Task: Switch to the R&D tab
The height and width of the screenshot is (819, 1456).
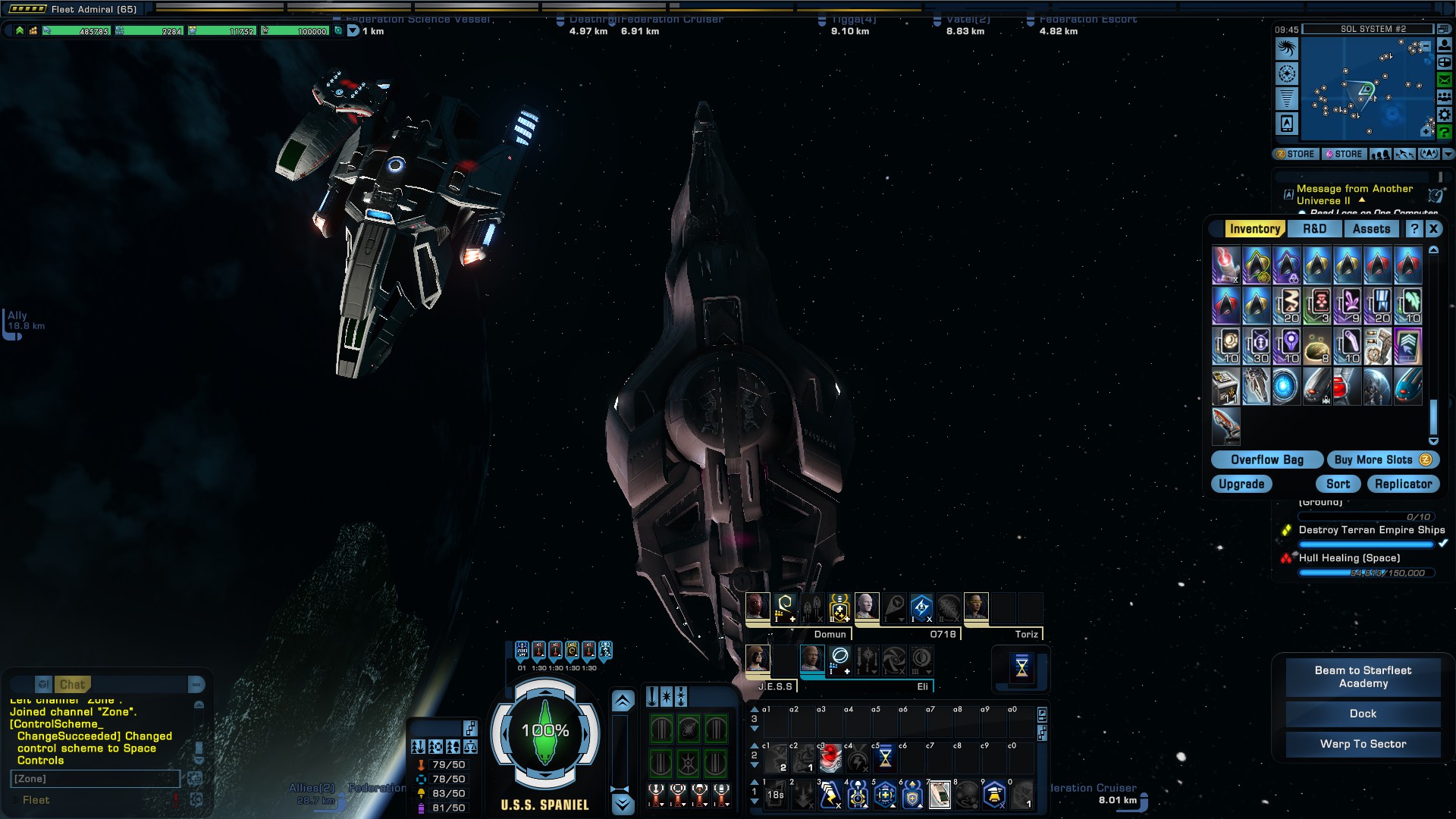Action: [1314, 228]
